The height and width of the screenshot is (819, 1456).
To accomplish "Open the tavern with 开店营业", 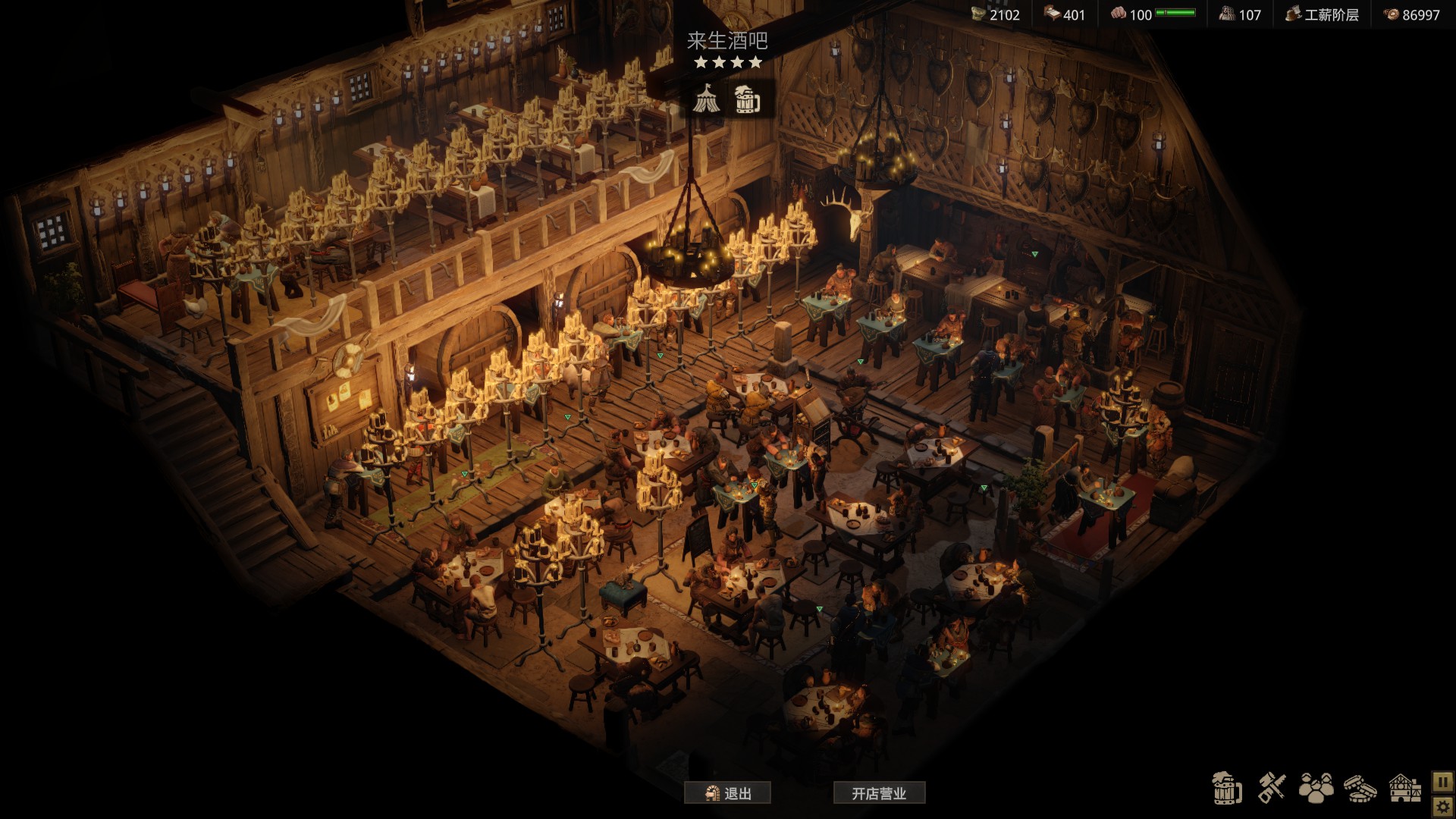I will 879,793.
